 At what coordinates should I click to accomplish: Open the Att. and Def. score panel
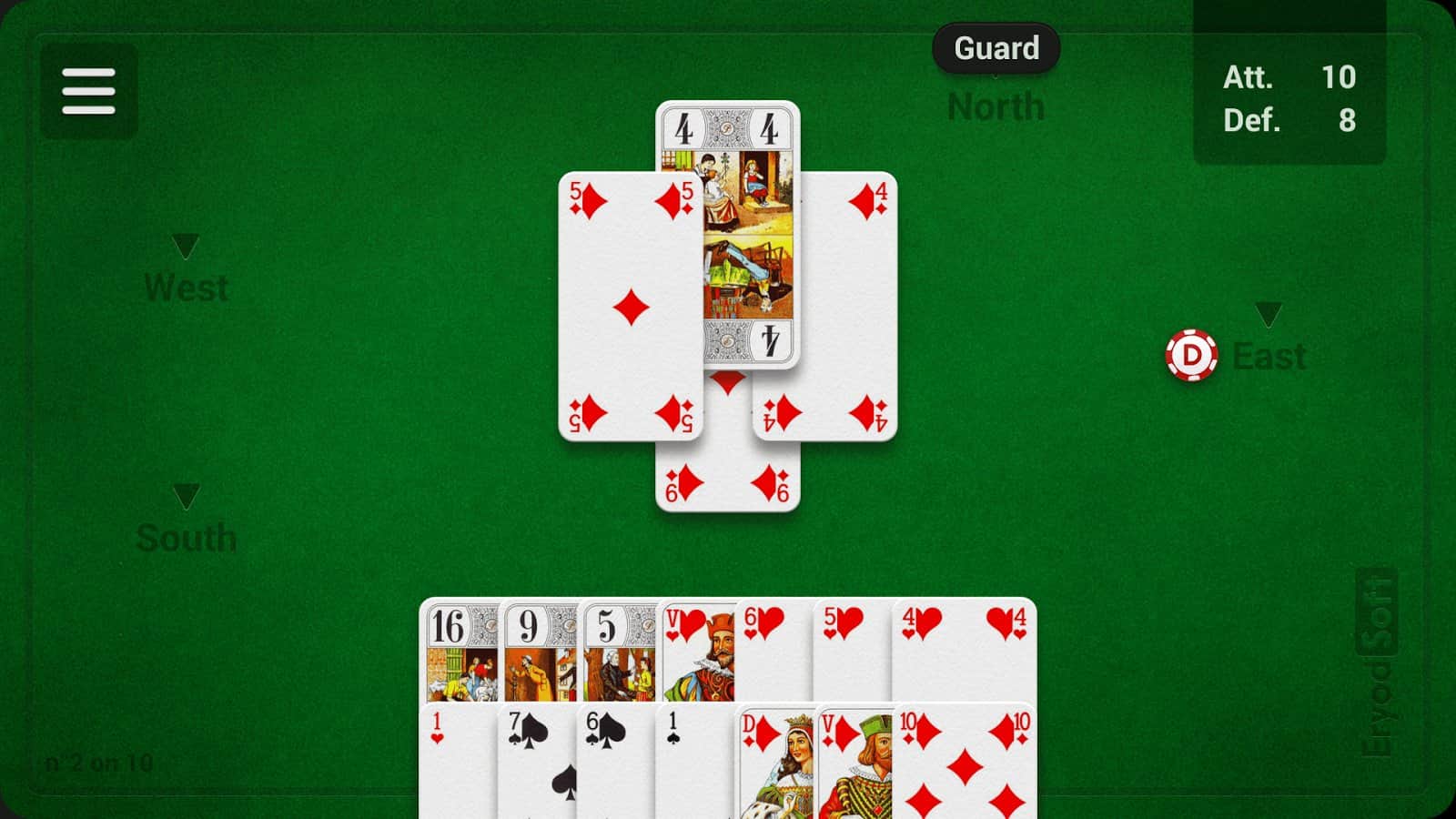[x=1290, y=98]
